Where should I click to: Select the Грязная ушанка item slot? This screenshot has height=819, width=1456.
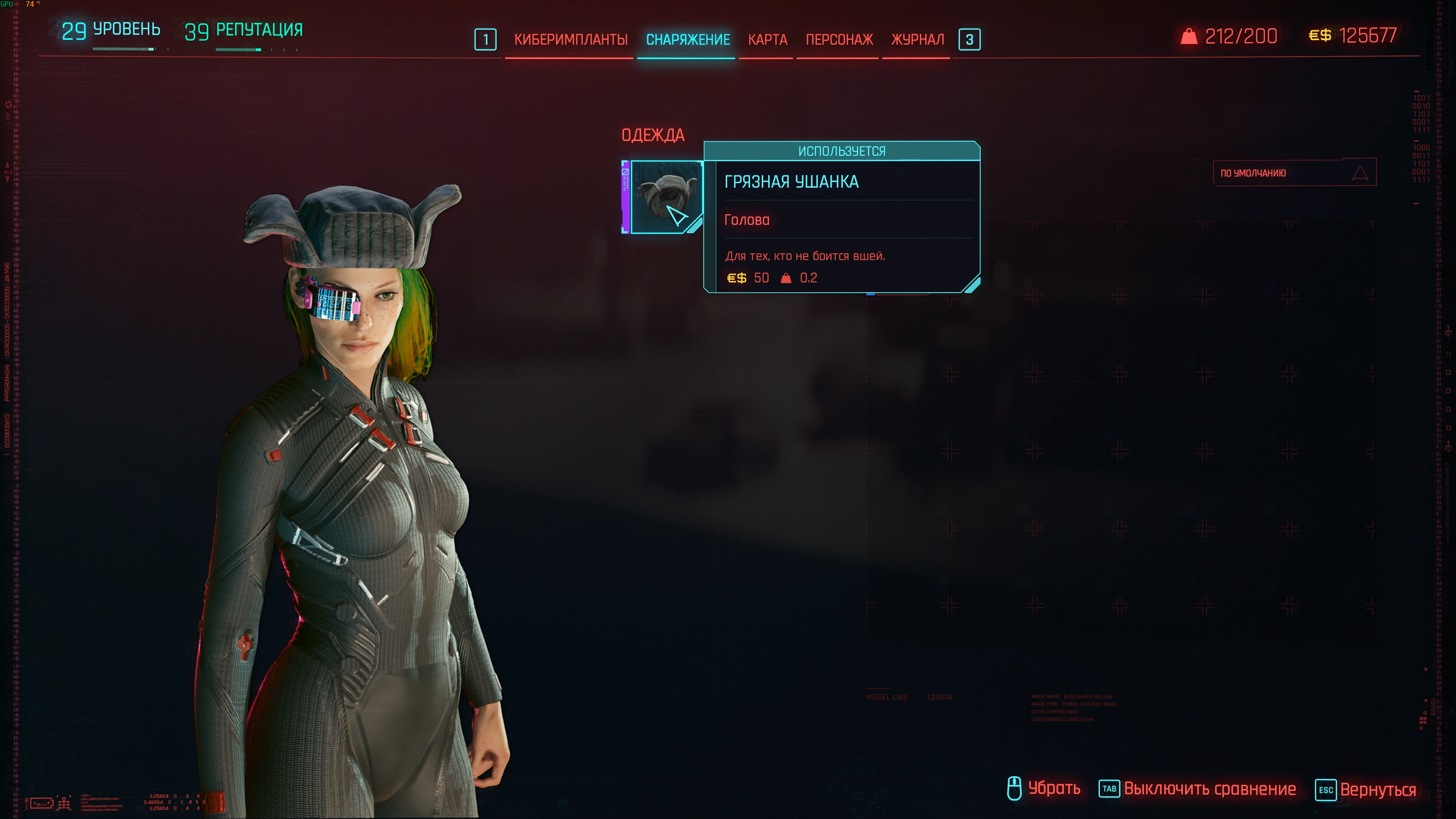(x=665, y=197)
